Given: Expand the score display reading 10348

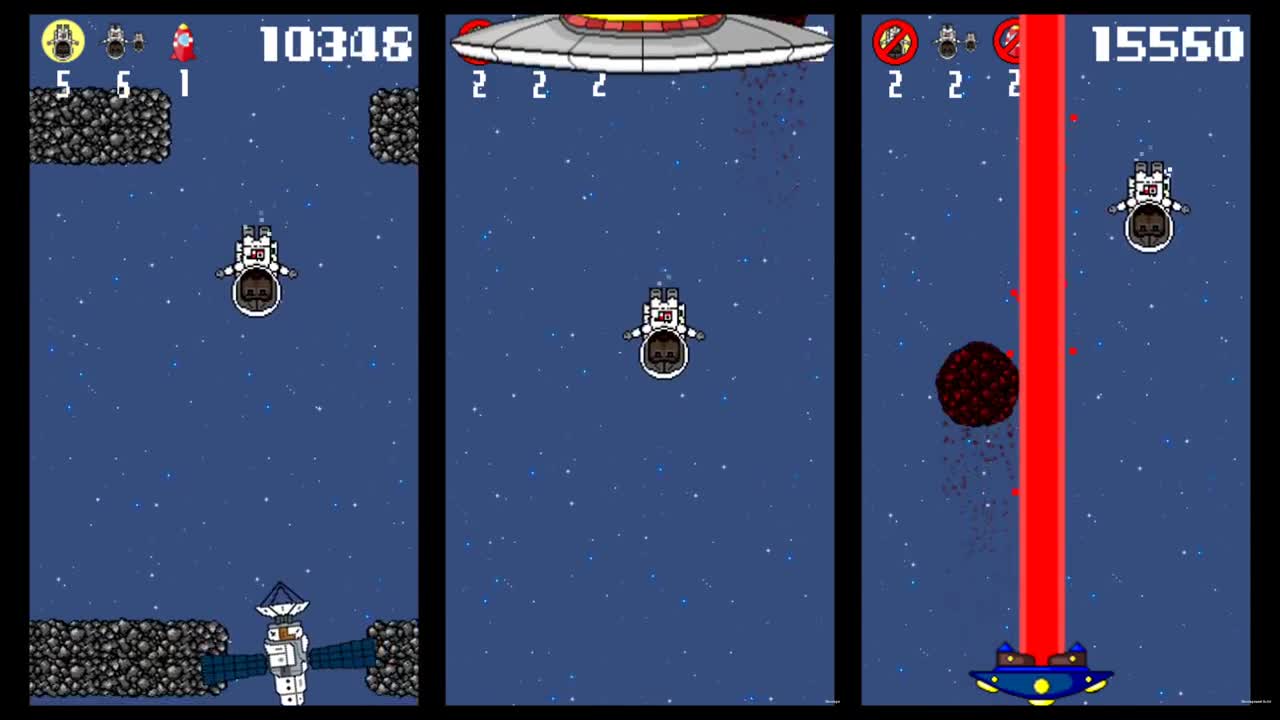Looking at the screenshot, I should (x=337, y=44).
